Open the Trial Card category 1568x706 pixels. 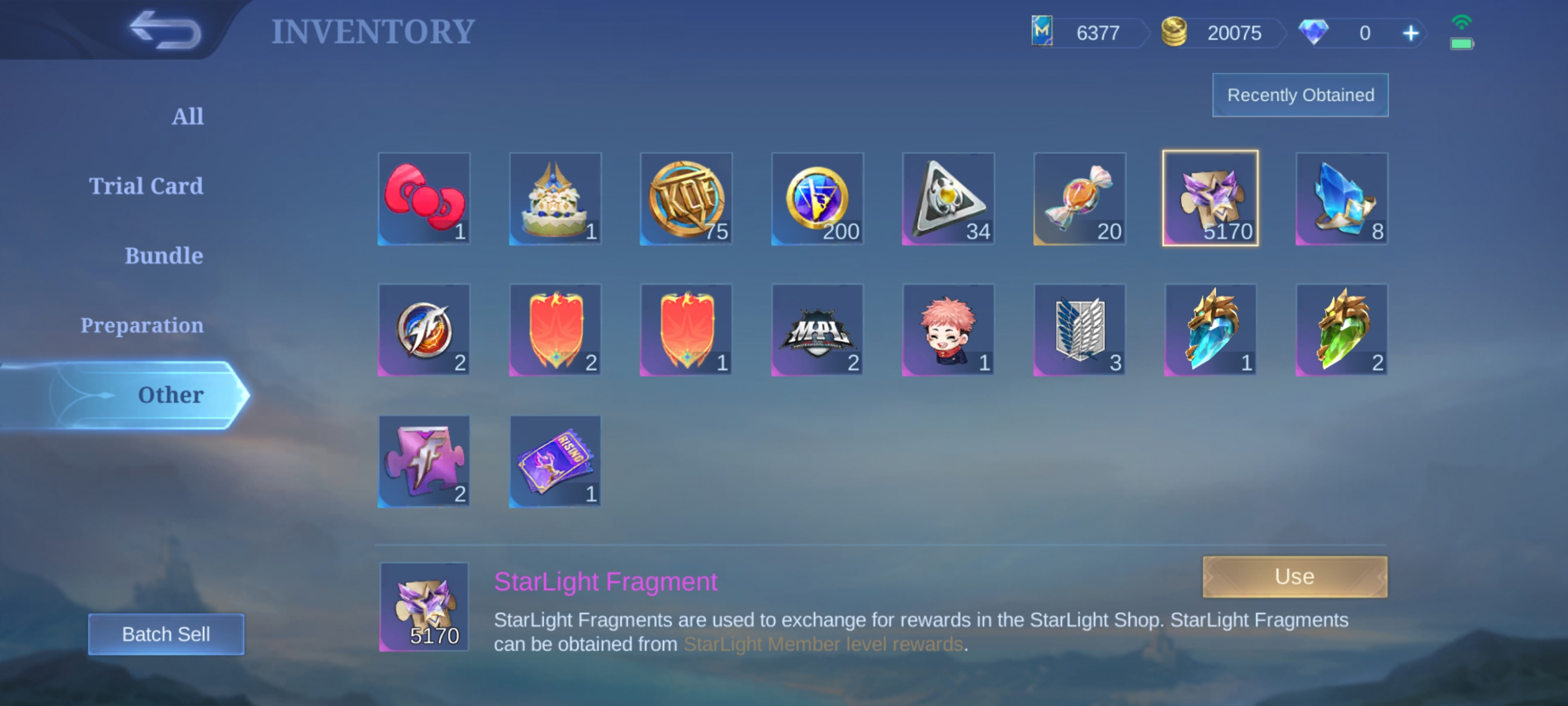(x=146, y=186)
